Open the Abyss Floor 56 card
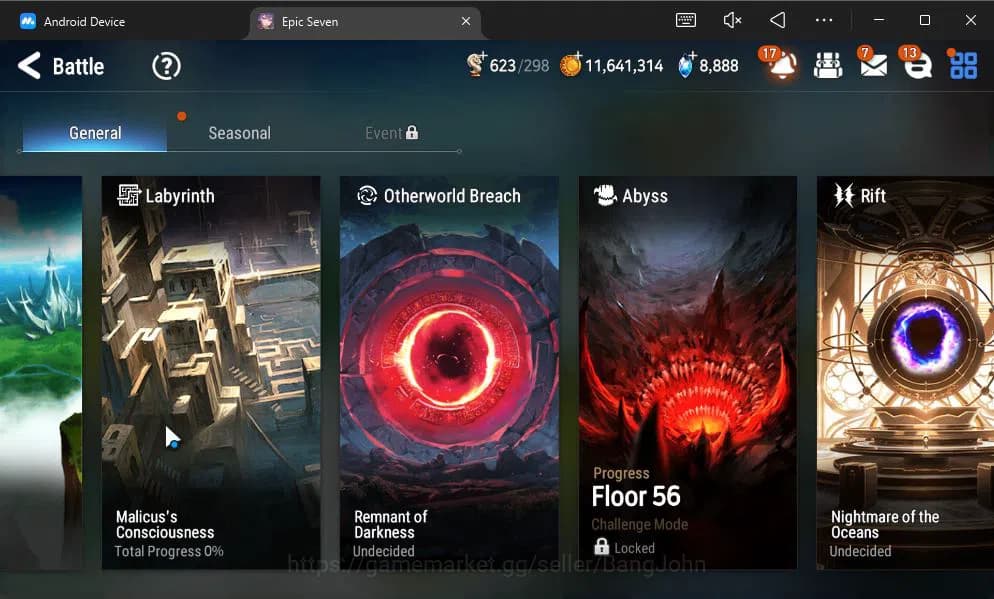The image size is (994, 599). [688, 372]
